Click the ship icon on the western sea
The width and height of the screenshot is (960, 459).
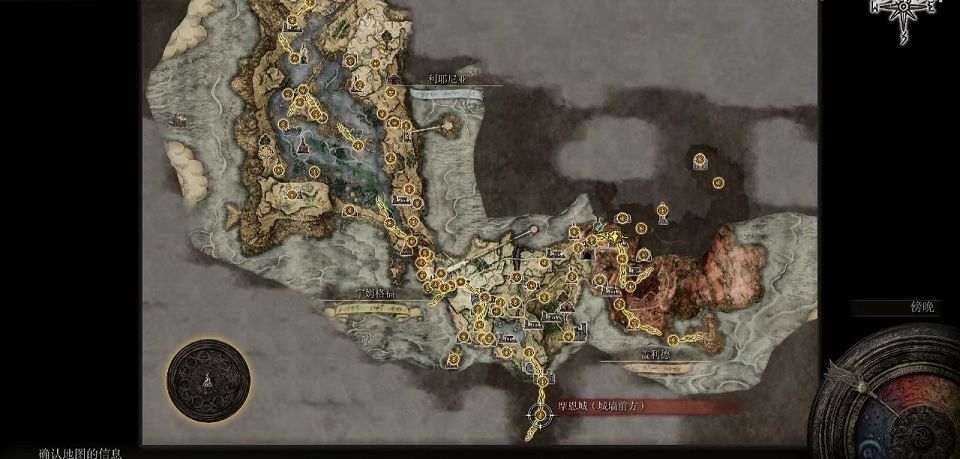pyautogui.click(x=181, y=121)
